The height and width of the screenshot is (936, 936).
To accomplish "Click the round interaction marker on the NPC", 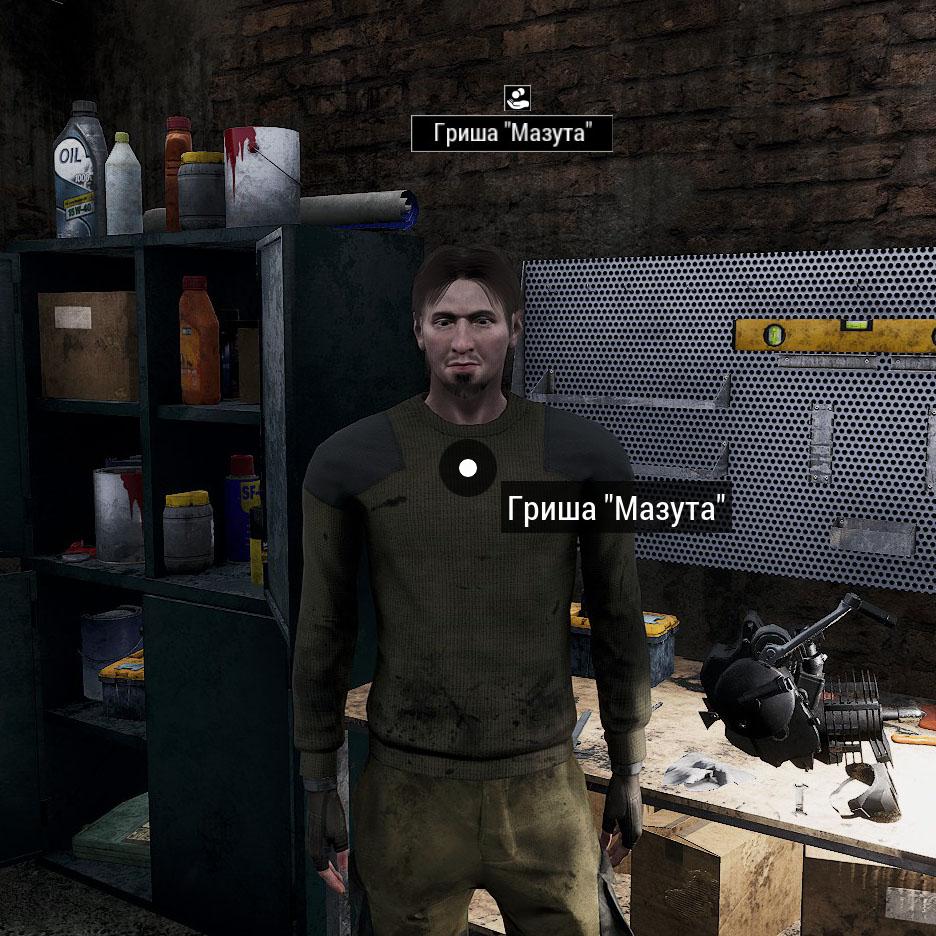I will [467, 467].
